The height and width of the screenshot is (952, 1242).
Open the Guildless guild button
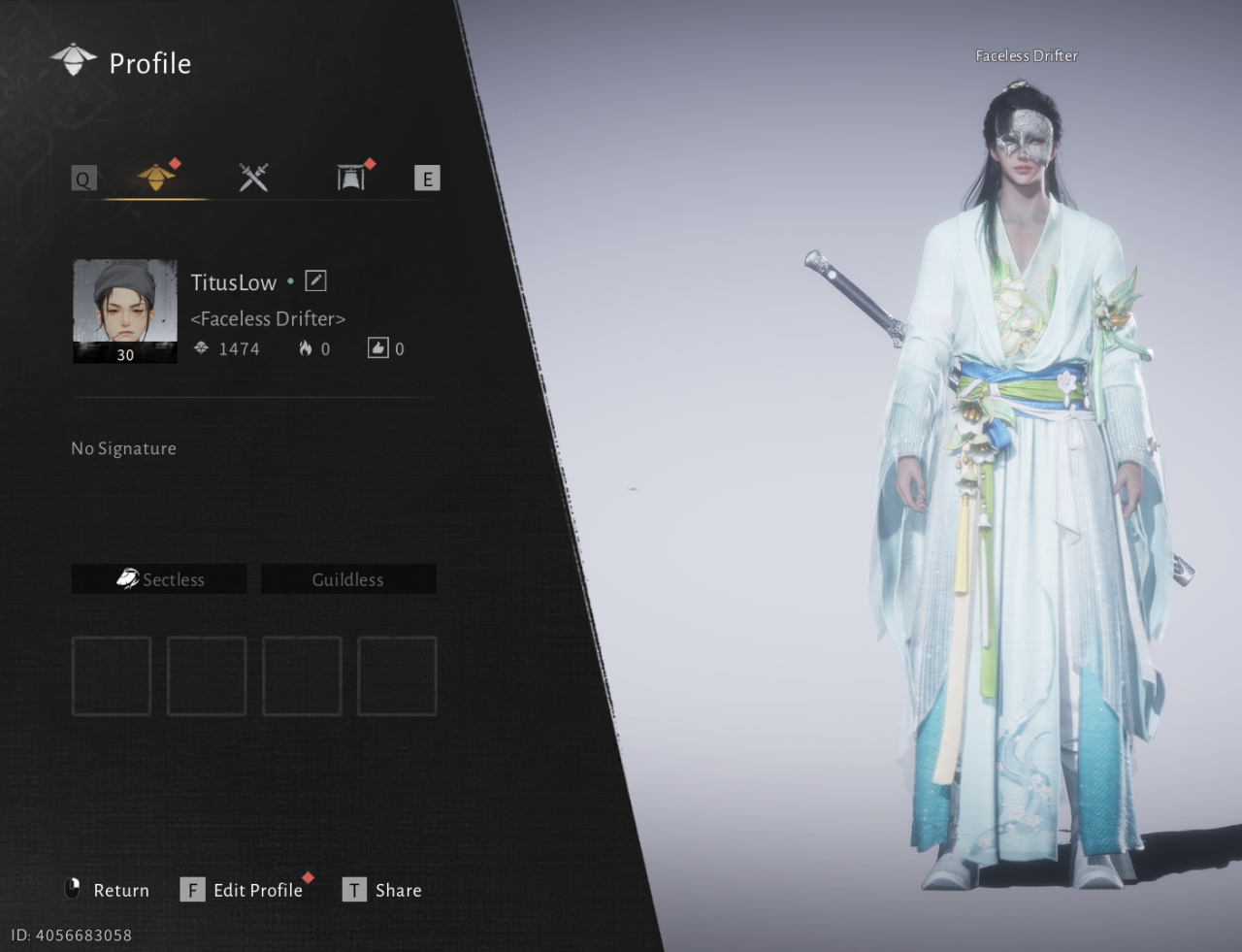(348, 579)
